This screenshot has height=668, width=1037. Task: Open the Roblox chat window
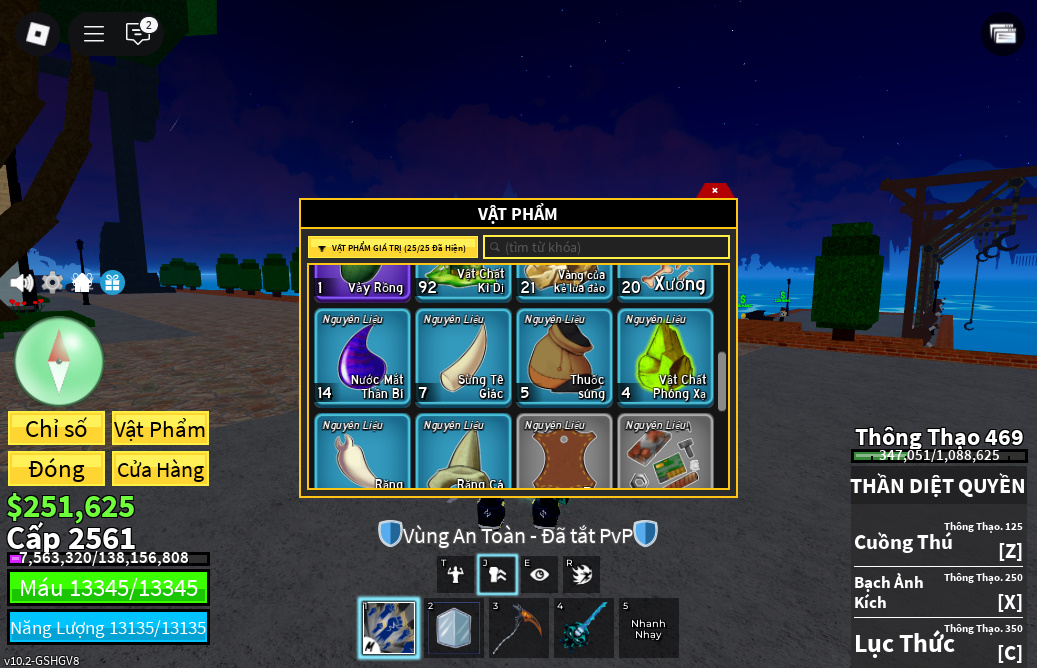pyautogui.click(x=138, y=34)
